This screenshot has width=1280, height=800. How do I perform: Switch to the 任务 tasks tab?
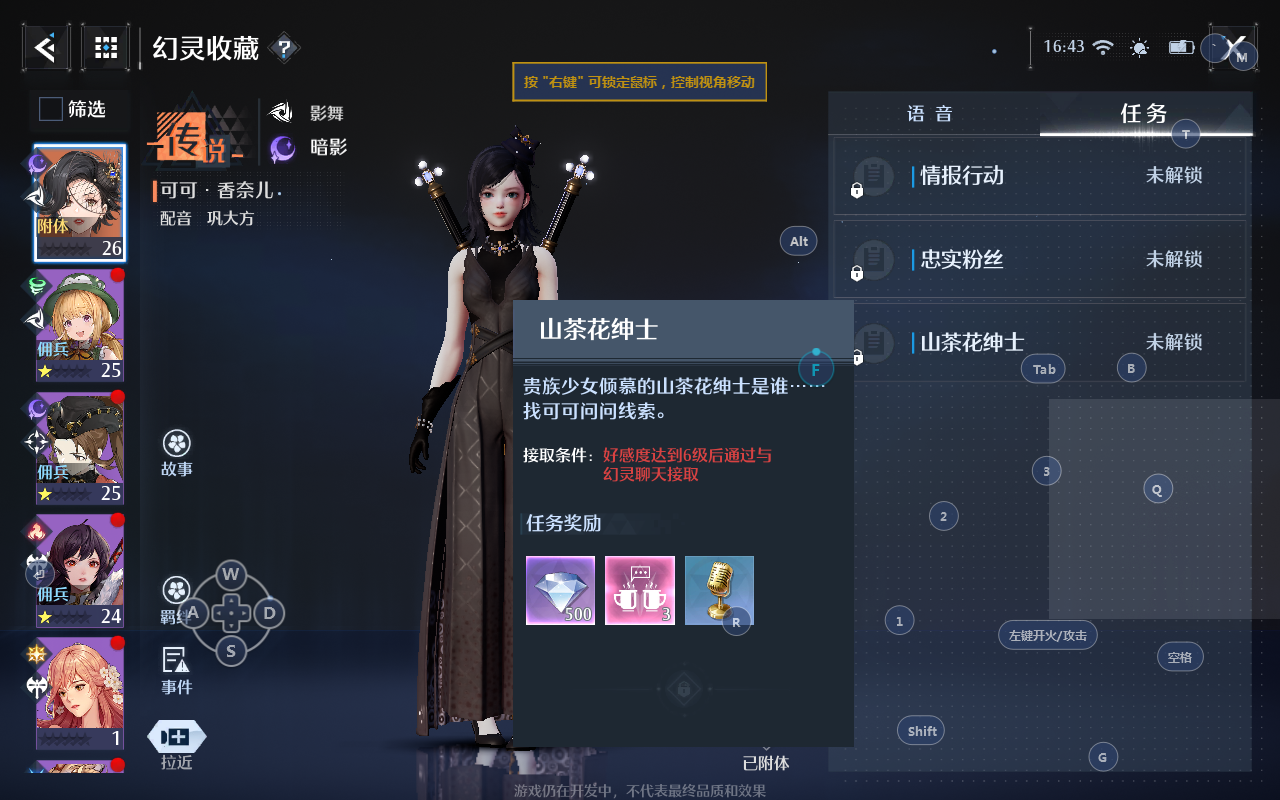1144,114
